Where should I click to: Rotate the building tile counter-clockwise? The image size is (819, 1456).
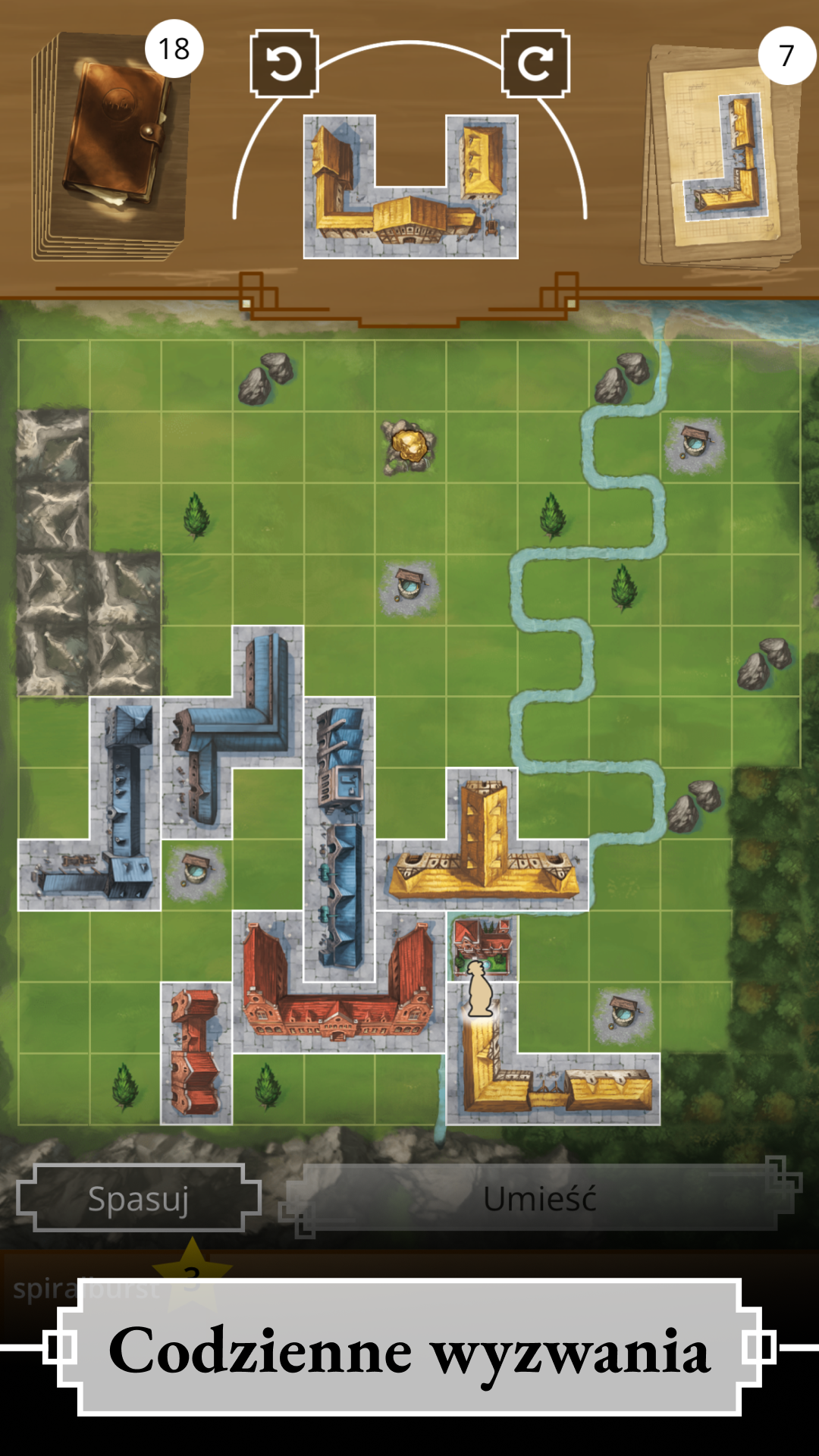(284, 64)
